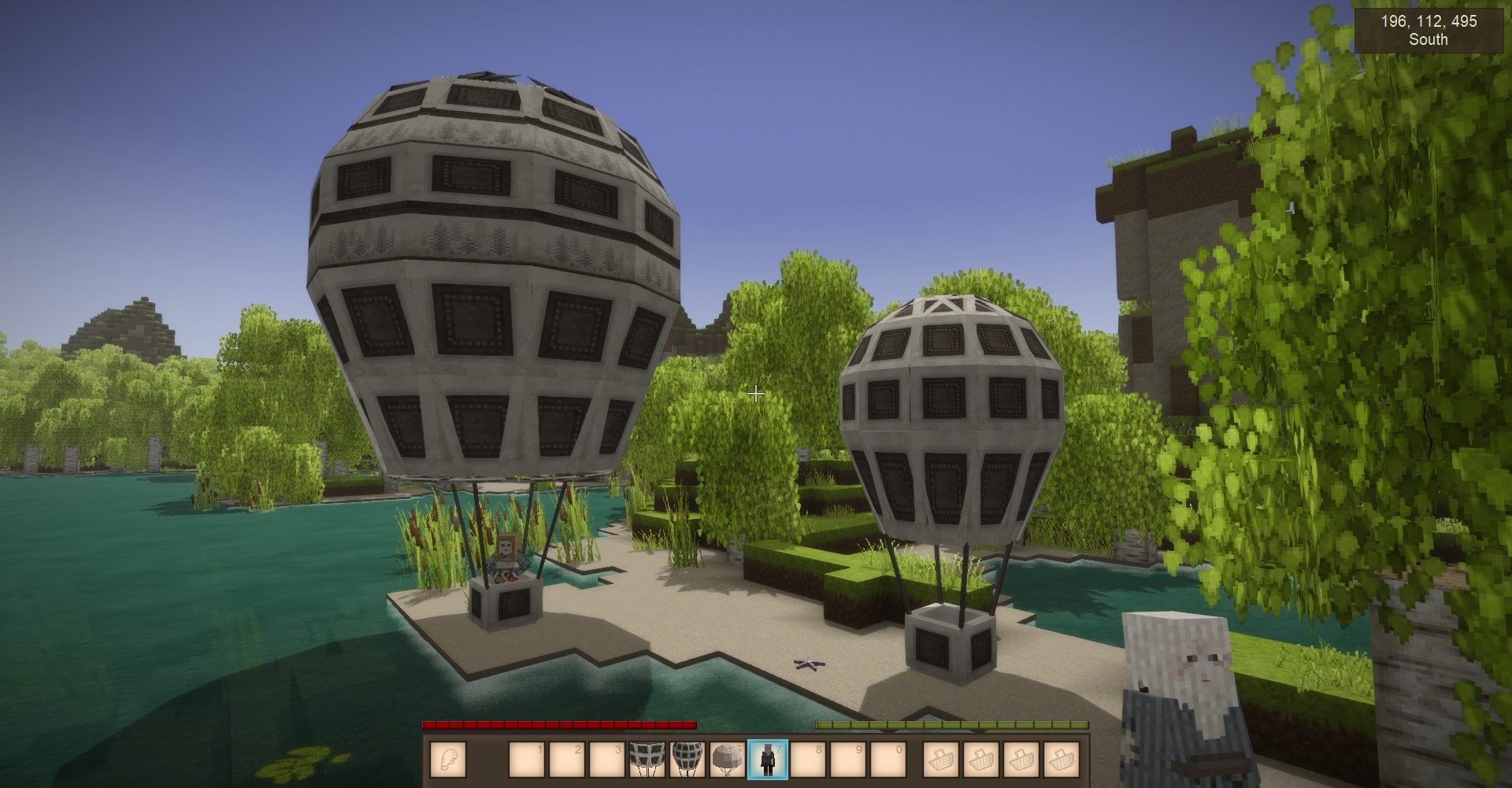Select the wide dark-paneled balloon in hotbar slot four
The width and height of the screenshot is (1512, 788).
(x=647, y=760)
